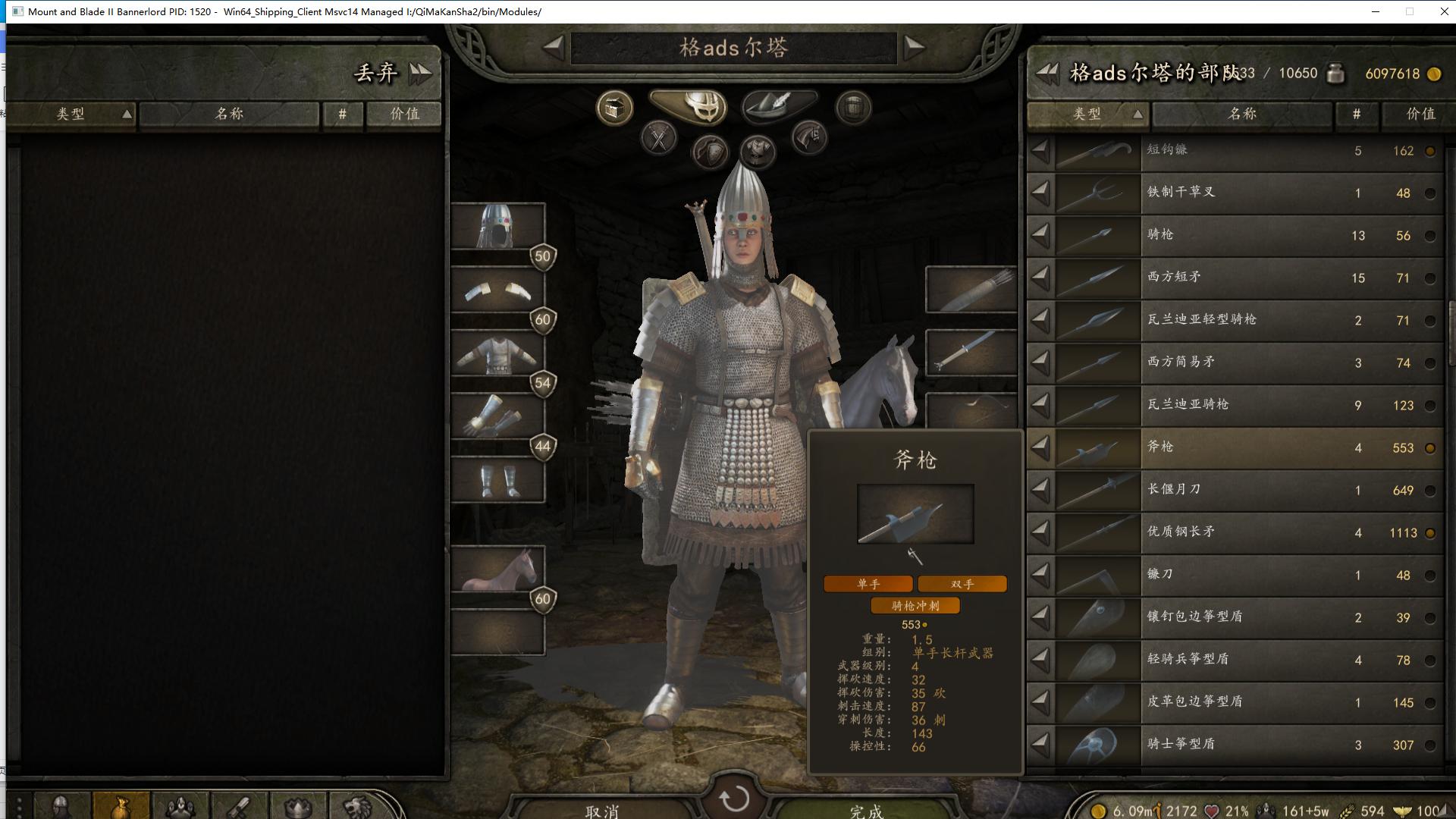This screenshot has width=1456, height=819.
Task: Close the game window
Action: click(x=1444, y=11)
